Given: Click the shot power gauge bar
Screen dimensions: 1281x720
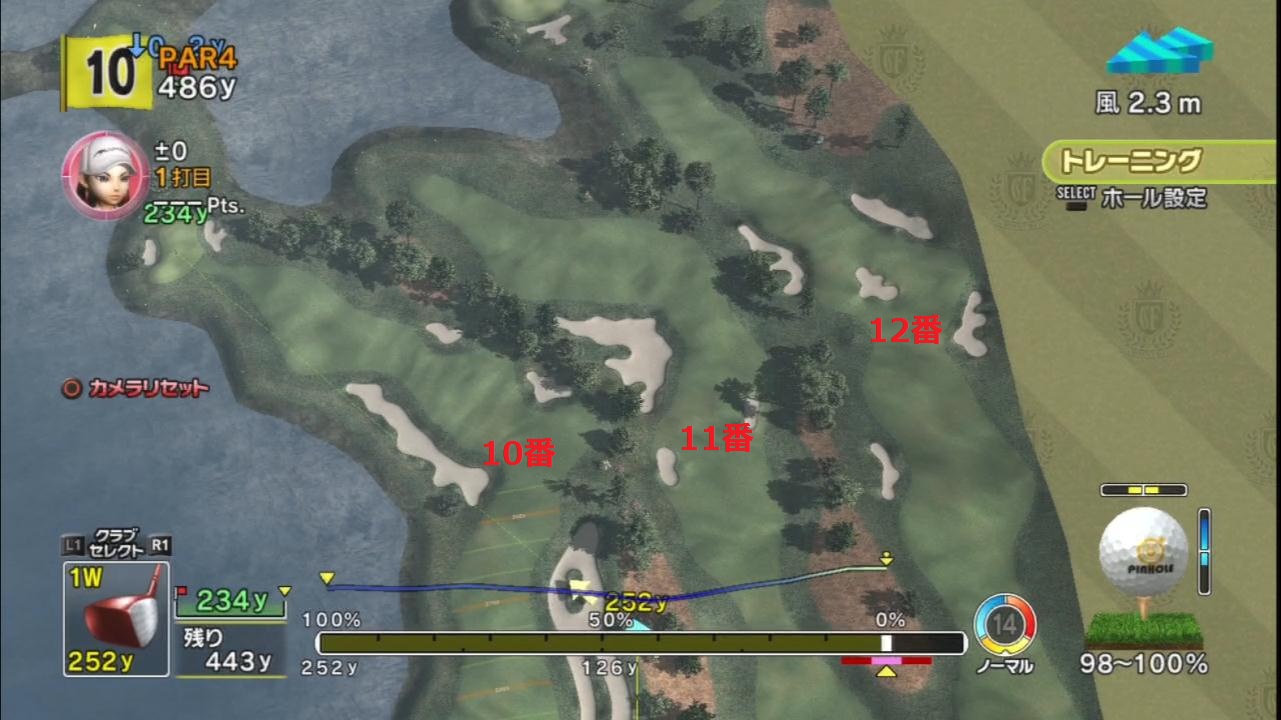Looking at the screenshot, I should coord(640,643).
